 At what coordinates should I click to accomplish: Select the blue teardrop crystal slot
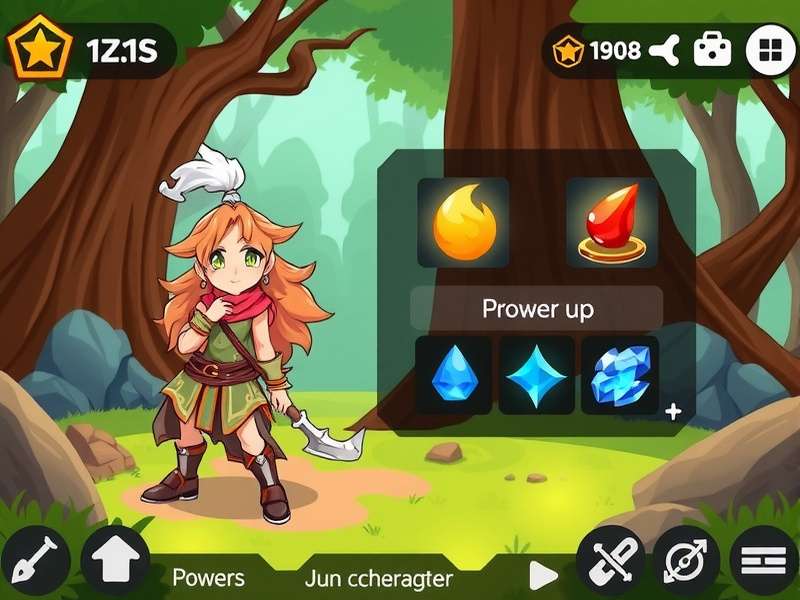[x=453, y=375]
